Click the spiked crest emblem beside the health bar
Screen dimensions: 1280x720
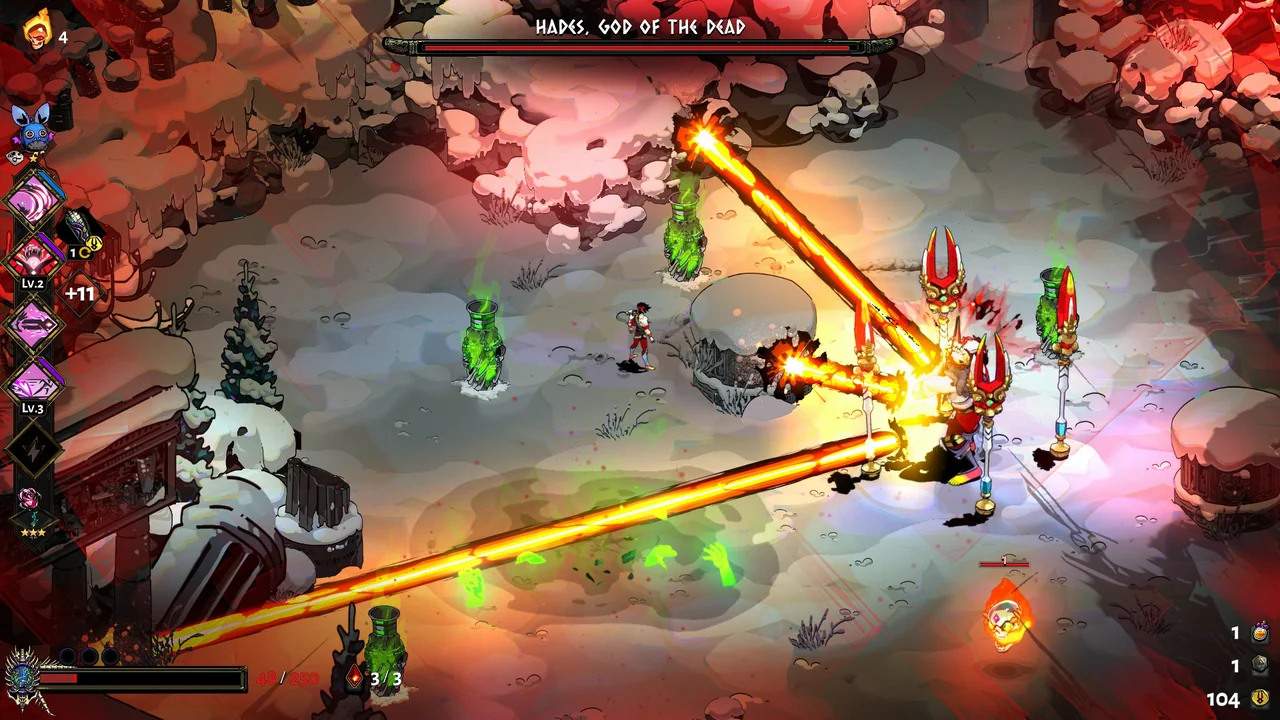point(22,677)
